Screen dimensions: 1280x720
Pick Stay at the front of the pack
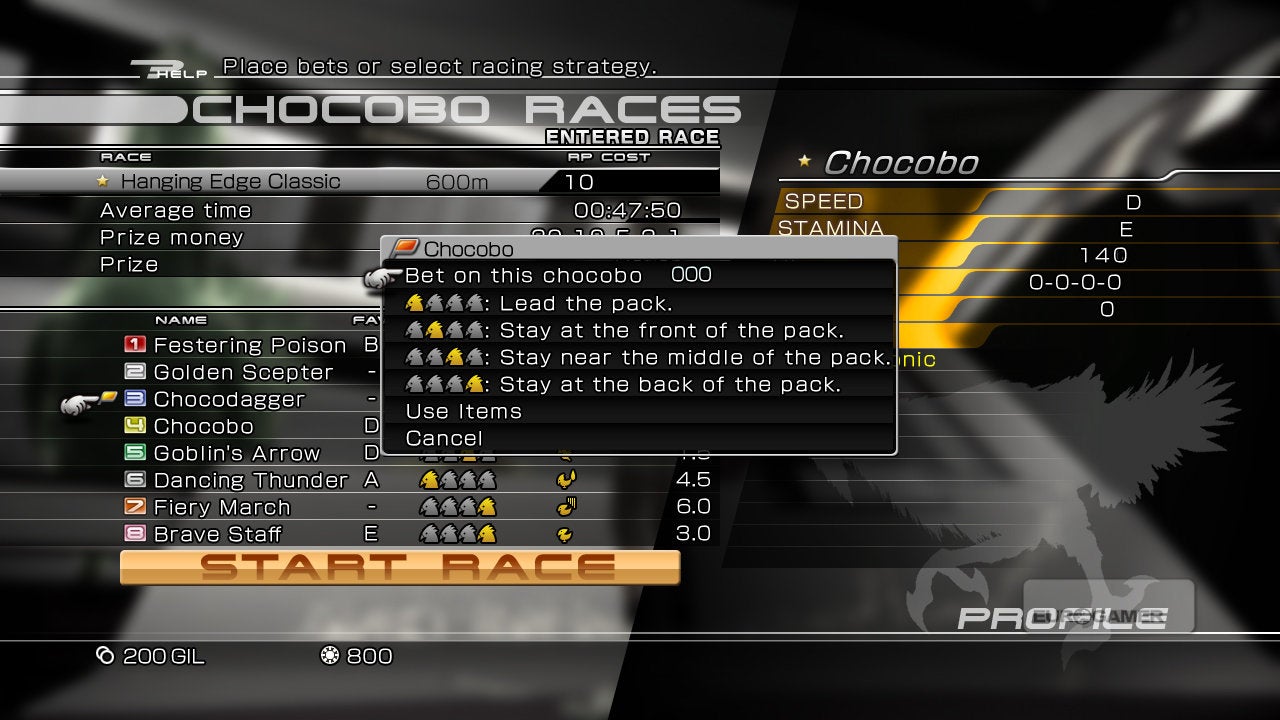[x=670, y=330]
